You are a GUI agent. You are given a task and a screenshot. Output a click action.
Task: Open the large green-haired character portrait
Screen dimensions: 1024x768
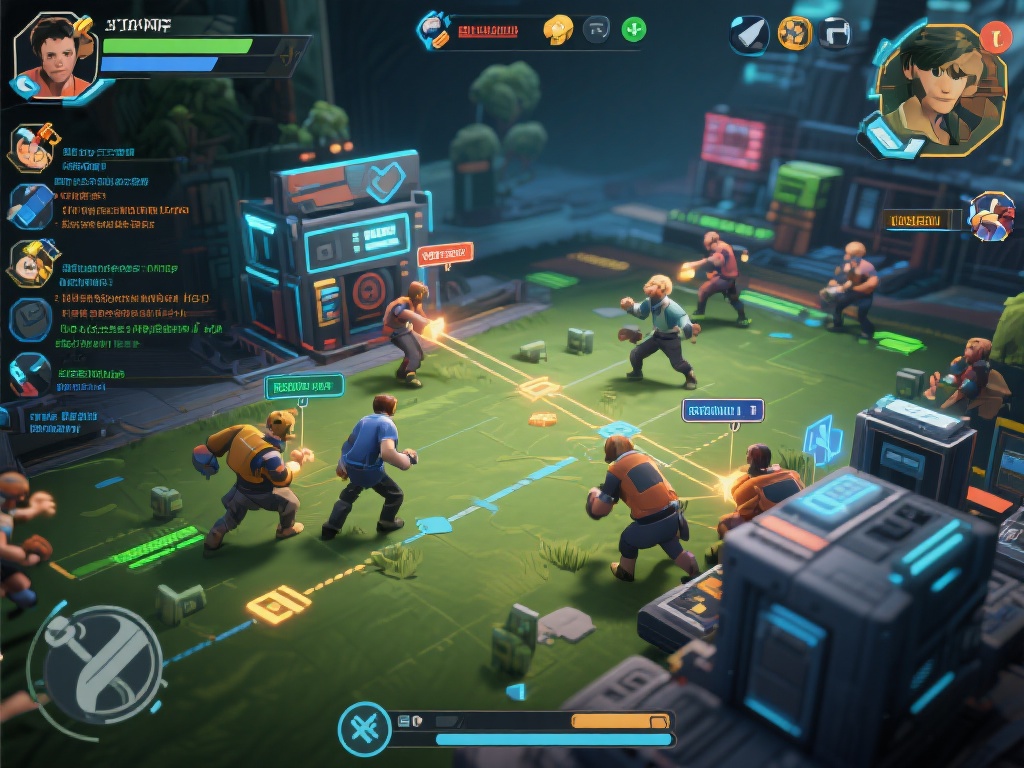coord(938,91)
